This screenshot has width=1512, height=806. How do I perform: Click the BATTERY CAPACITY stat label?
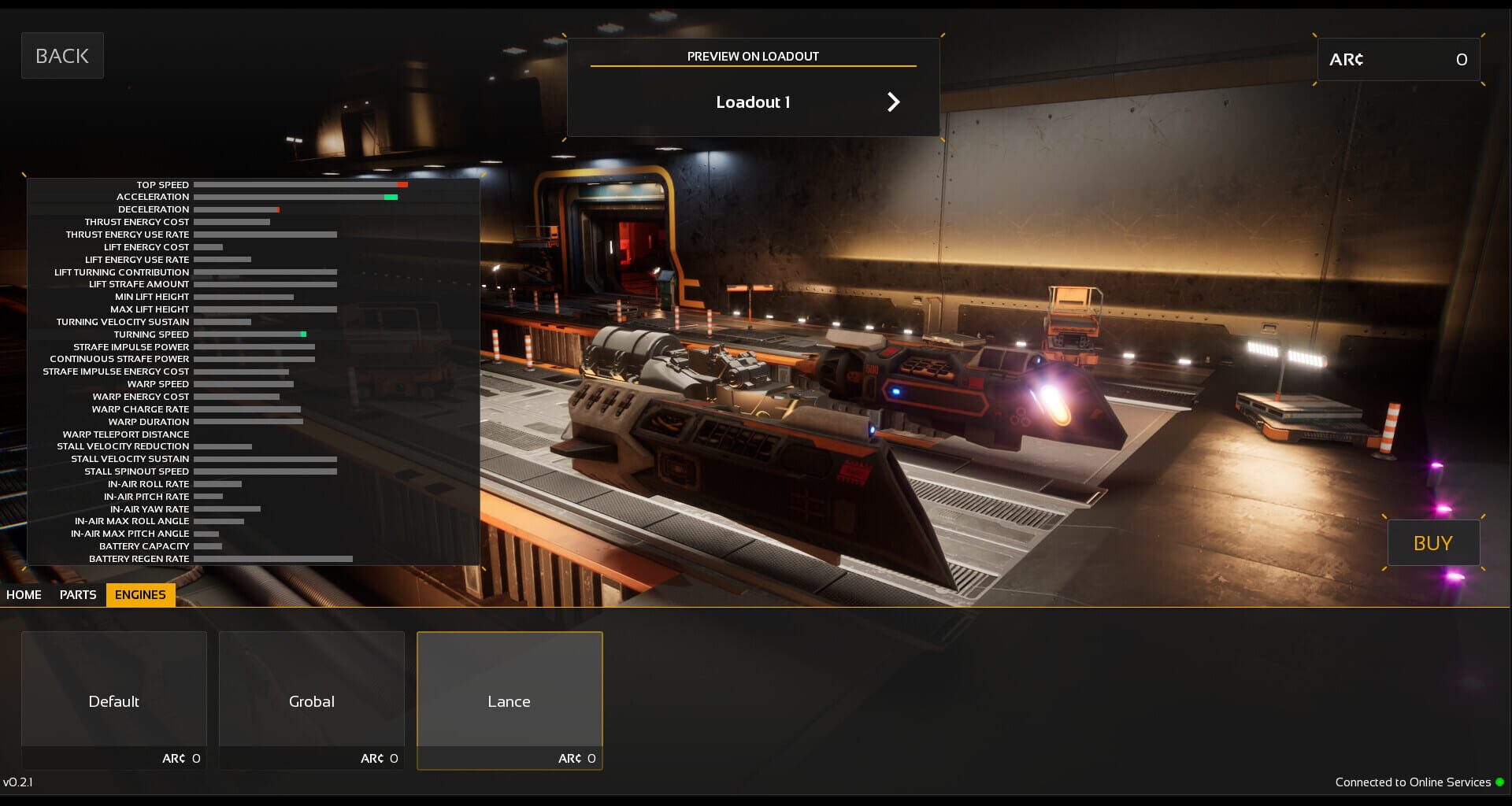click(143, 545)
